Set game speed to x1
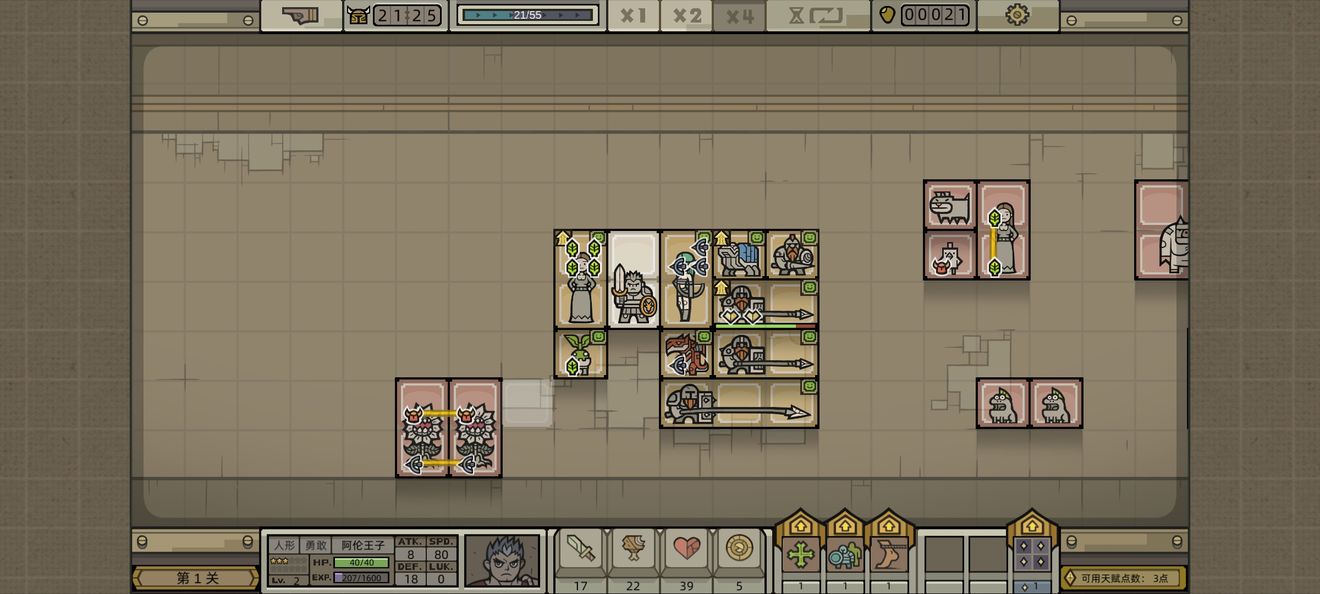The image size is (1320, 594). coord(633,16)
